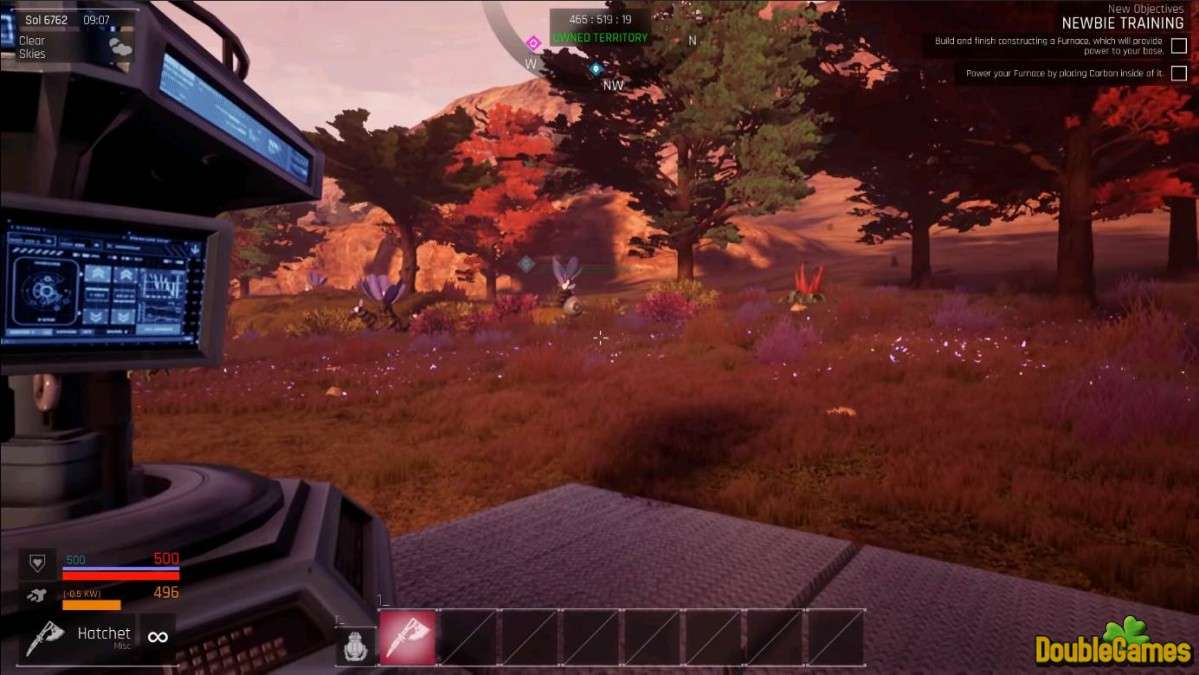The width and height of the screenshot is (1199, 675).
Task: Select the hatchet slot in the hotbar
Action: (407, 637)
